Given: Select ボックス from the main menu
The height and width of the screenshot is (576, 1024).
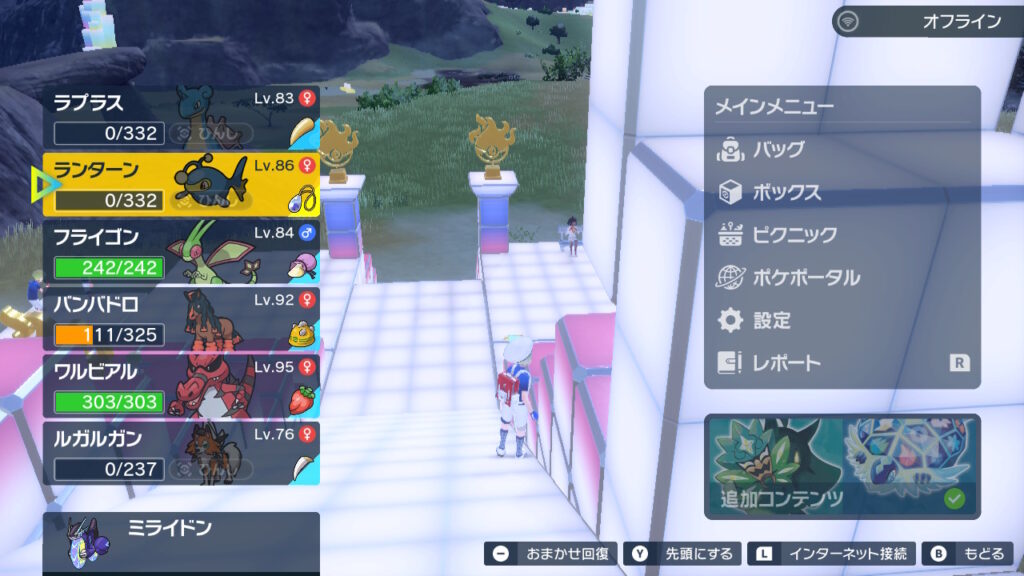Looking at the screenshot, I should coord(786,193).
